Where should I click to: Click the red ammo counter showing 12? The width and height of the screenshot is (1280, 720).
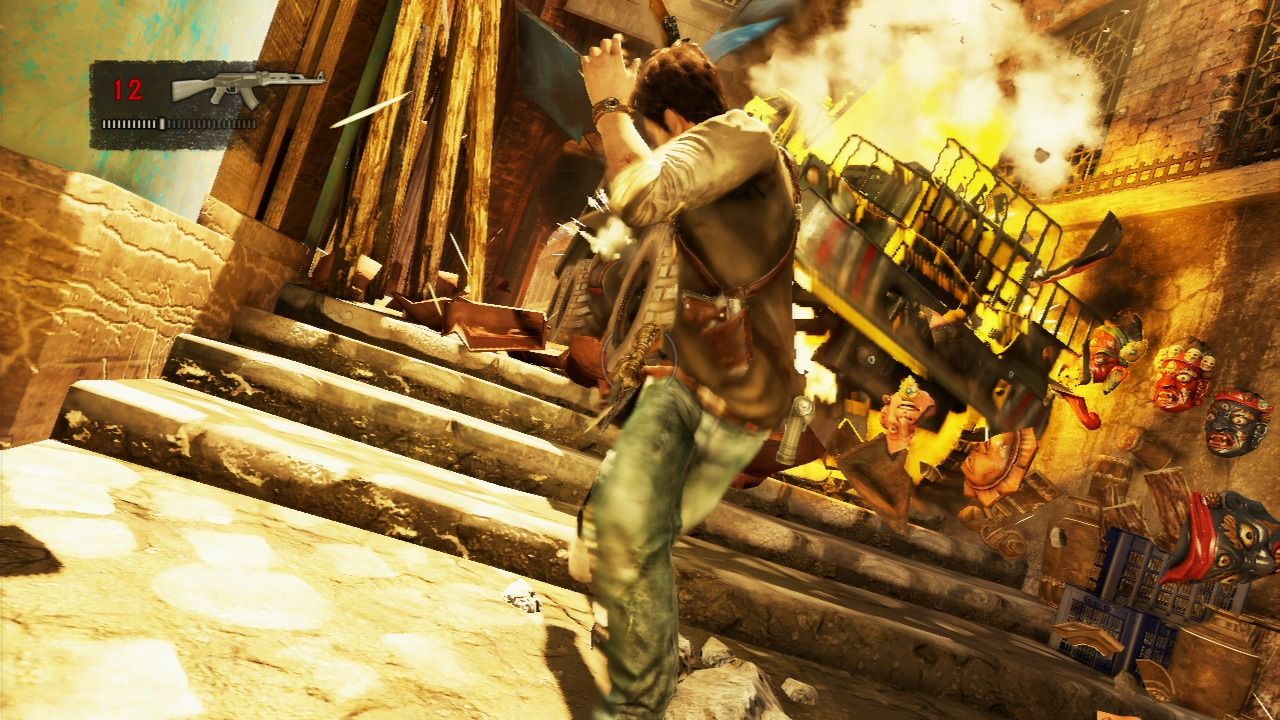click(127, 87)
